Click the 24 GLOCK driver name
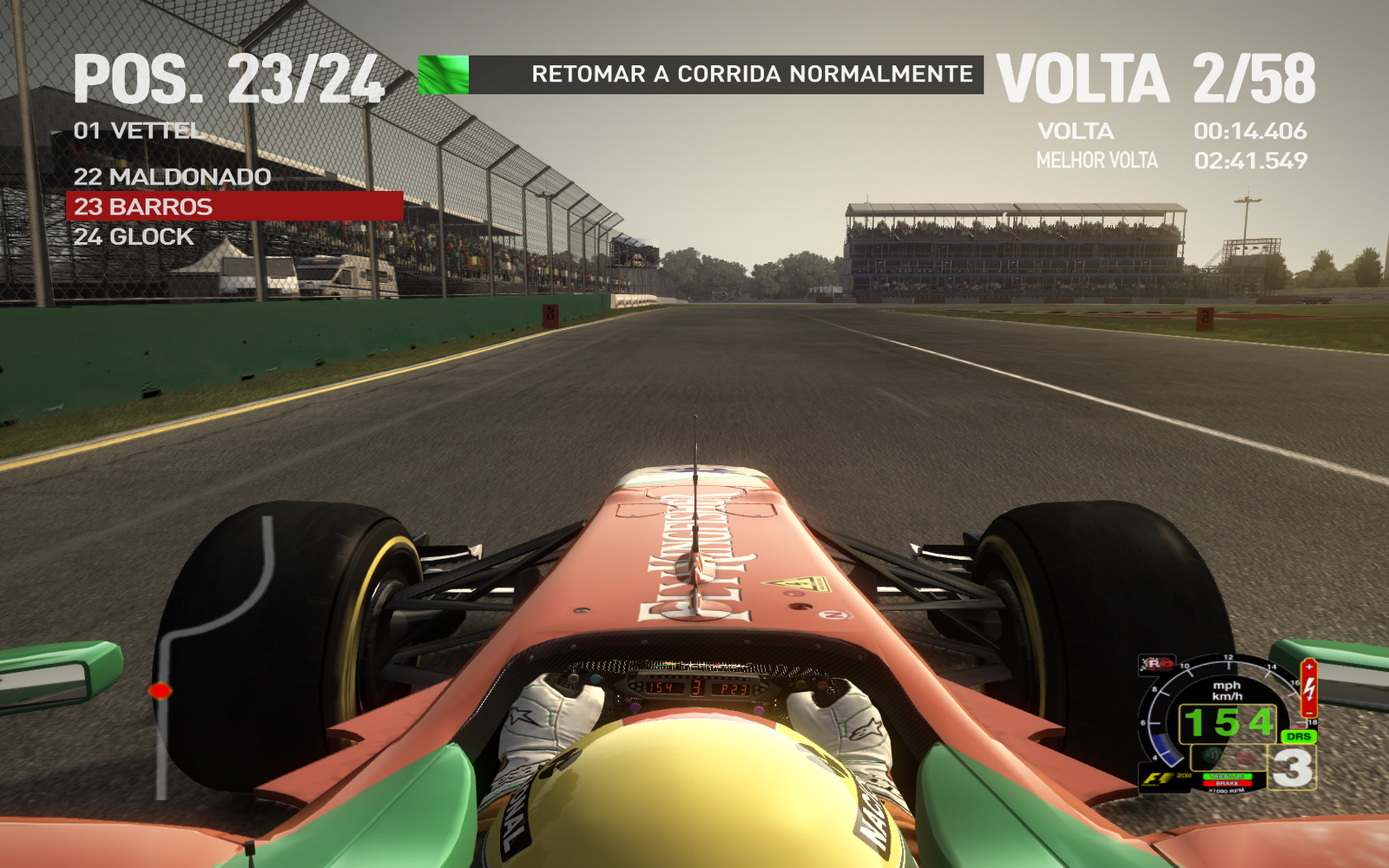This screenshot has width=1389, height=868. click(135, 236)
